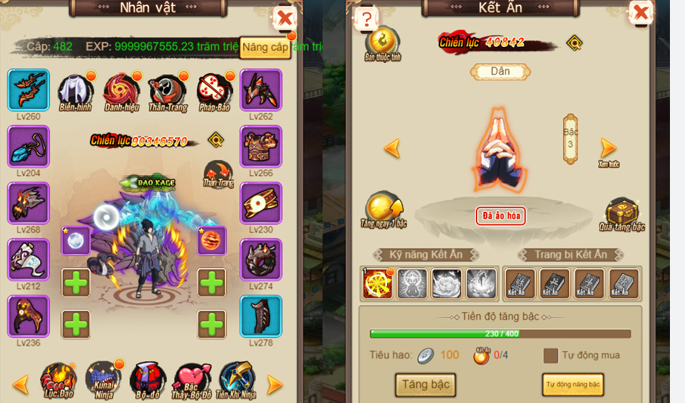Image resolution: width=685 pixels, height=403 pixels.
Task: Select the Lv260 equipment slot
Action: click(x=28, y=90)
